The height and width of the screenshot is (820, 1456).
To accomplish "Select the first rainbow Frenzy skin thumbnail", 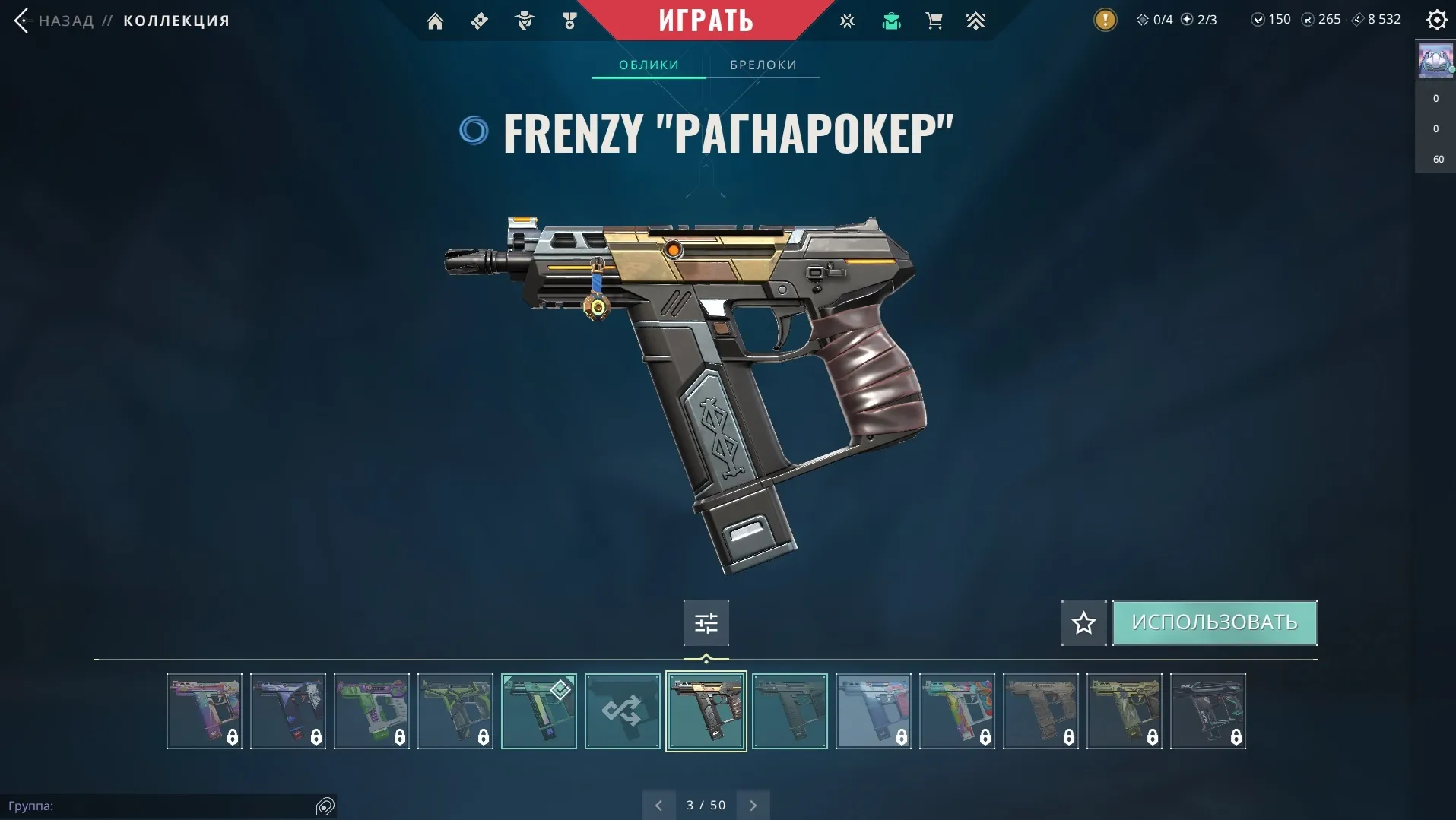I will pyautogui.click(x=204, y=711).
